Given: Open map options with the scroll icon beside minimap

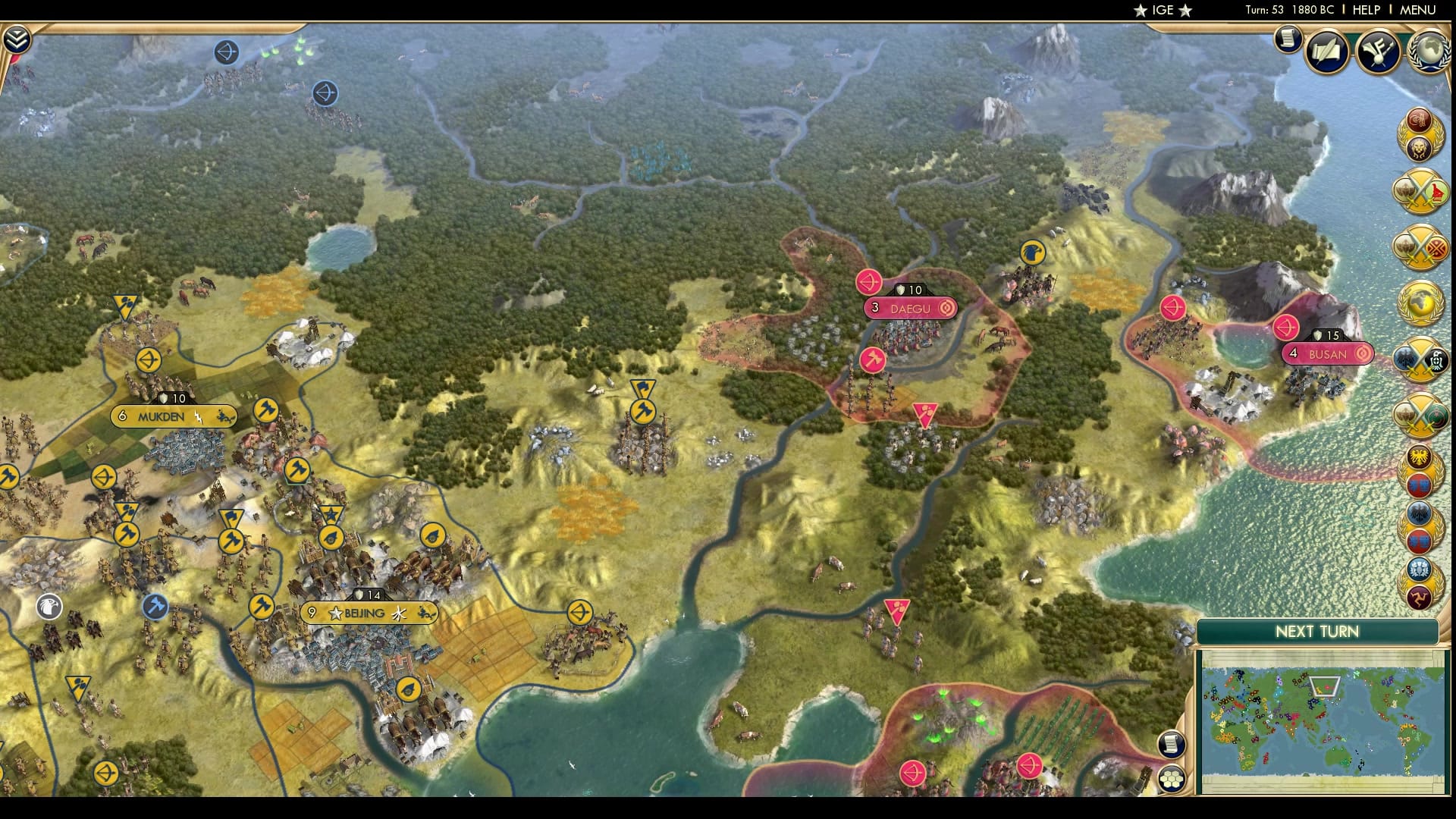Looking at the screenshot, I should (x=1172, y=744).
